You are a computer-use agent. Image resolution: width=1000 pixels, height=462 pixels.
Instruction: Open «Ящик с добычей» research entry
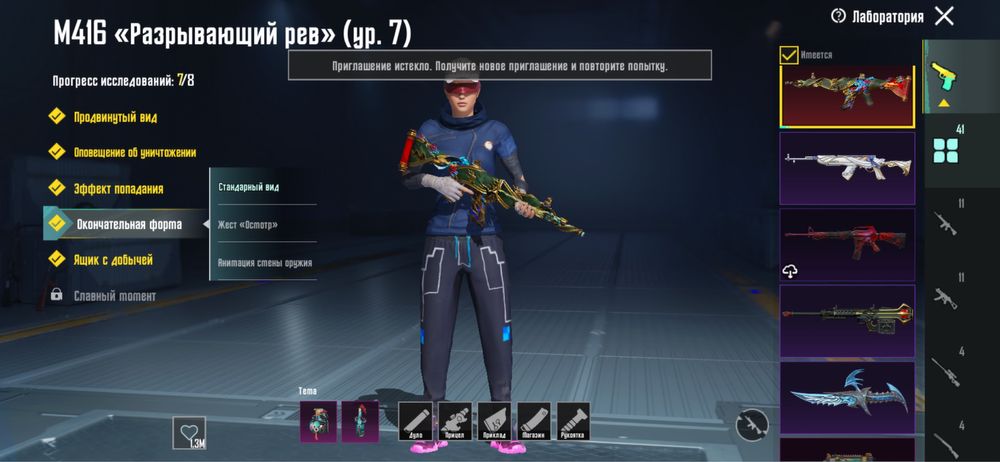coord(112,260)
